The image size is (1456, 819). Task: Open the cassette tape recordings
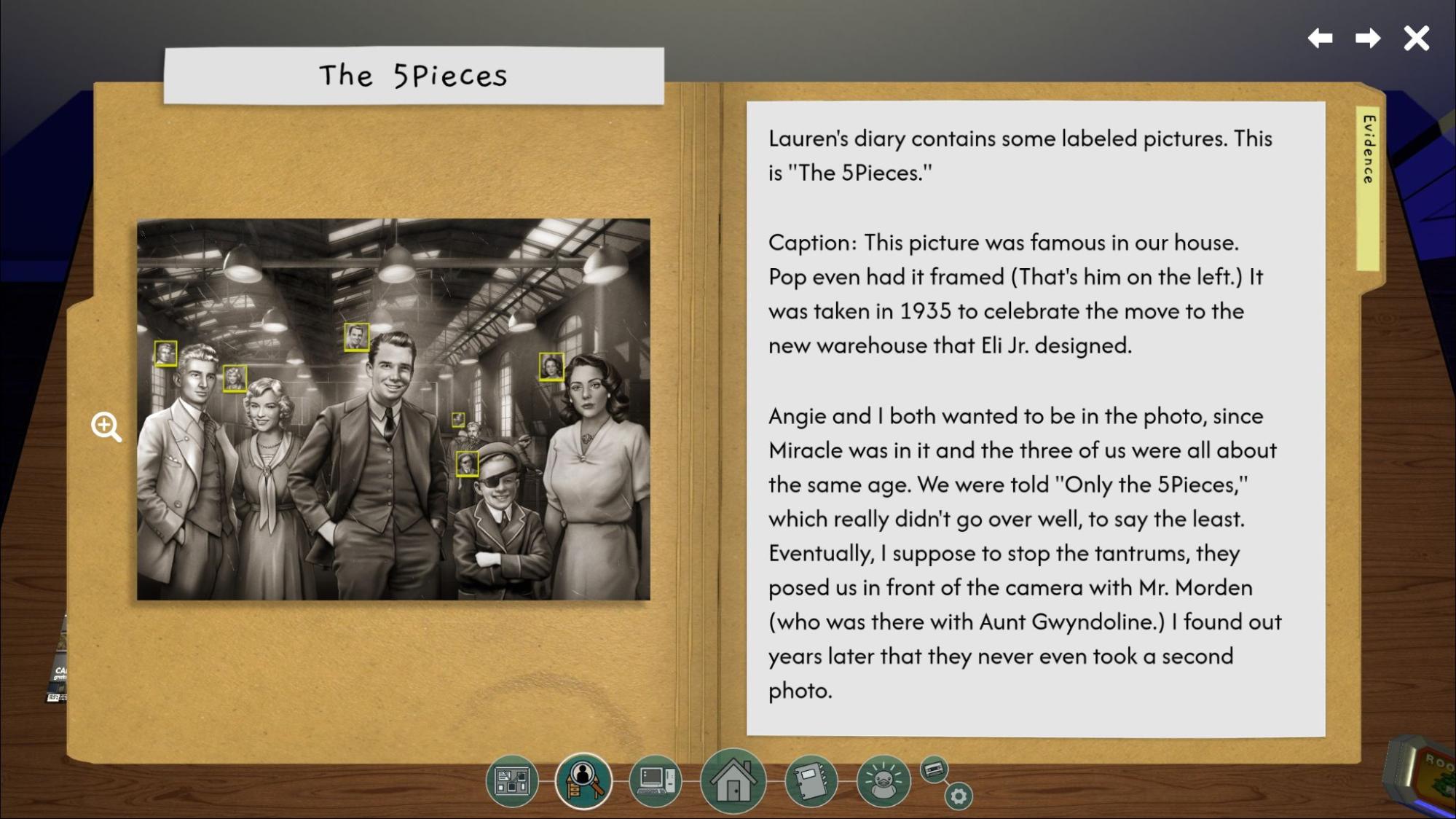point(934,769)
